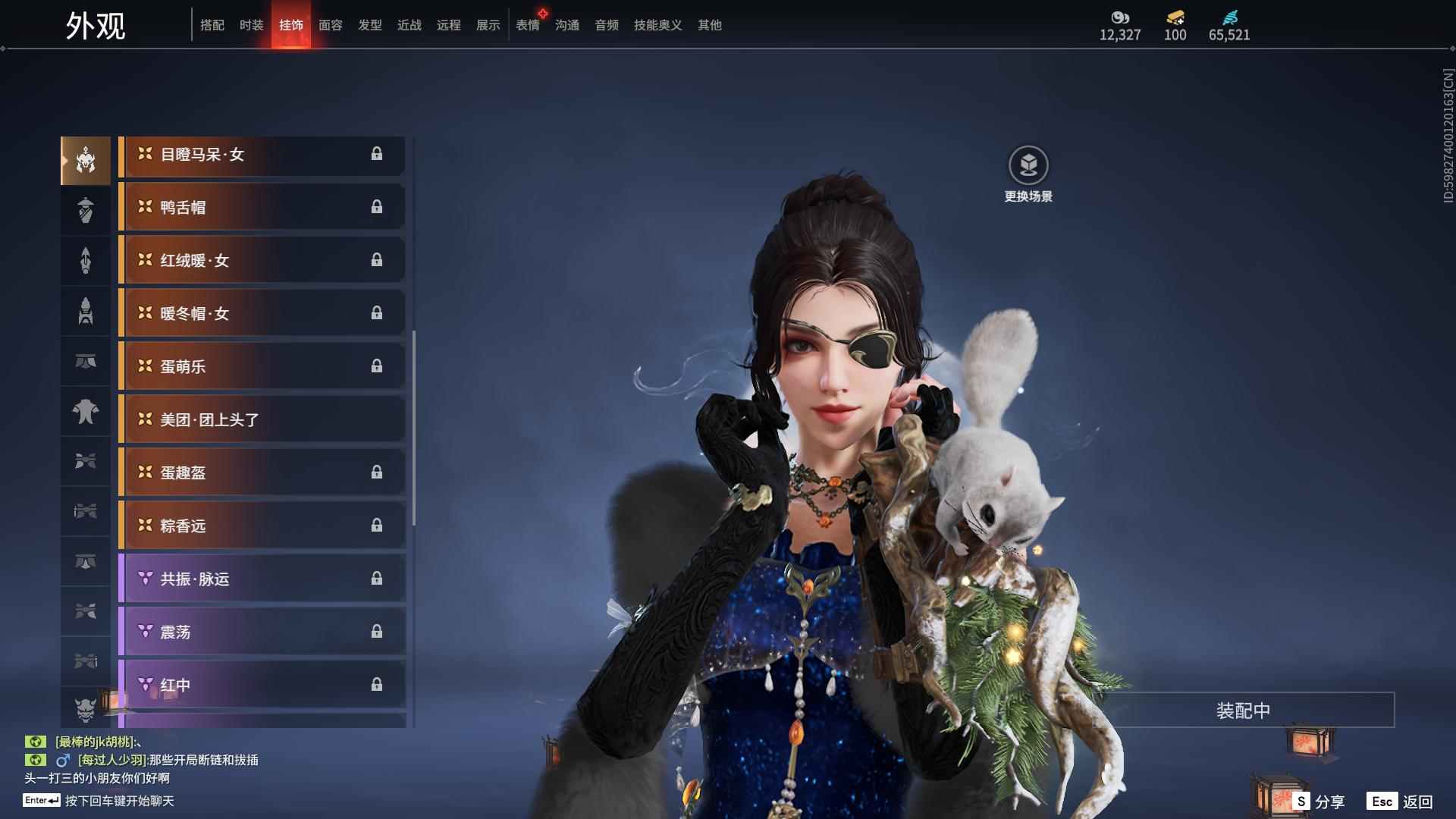Click the 装配中 equip button

click(x=1243, y=711)
